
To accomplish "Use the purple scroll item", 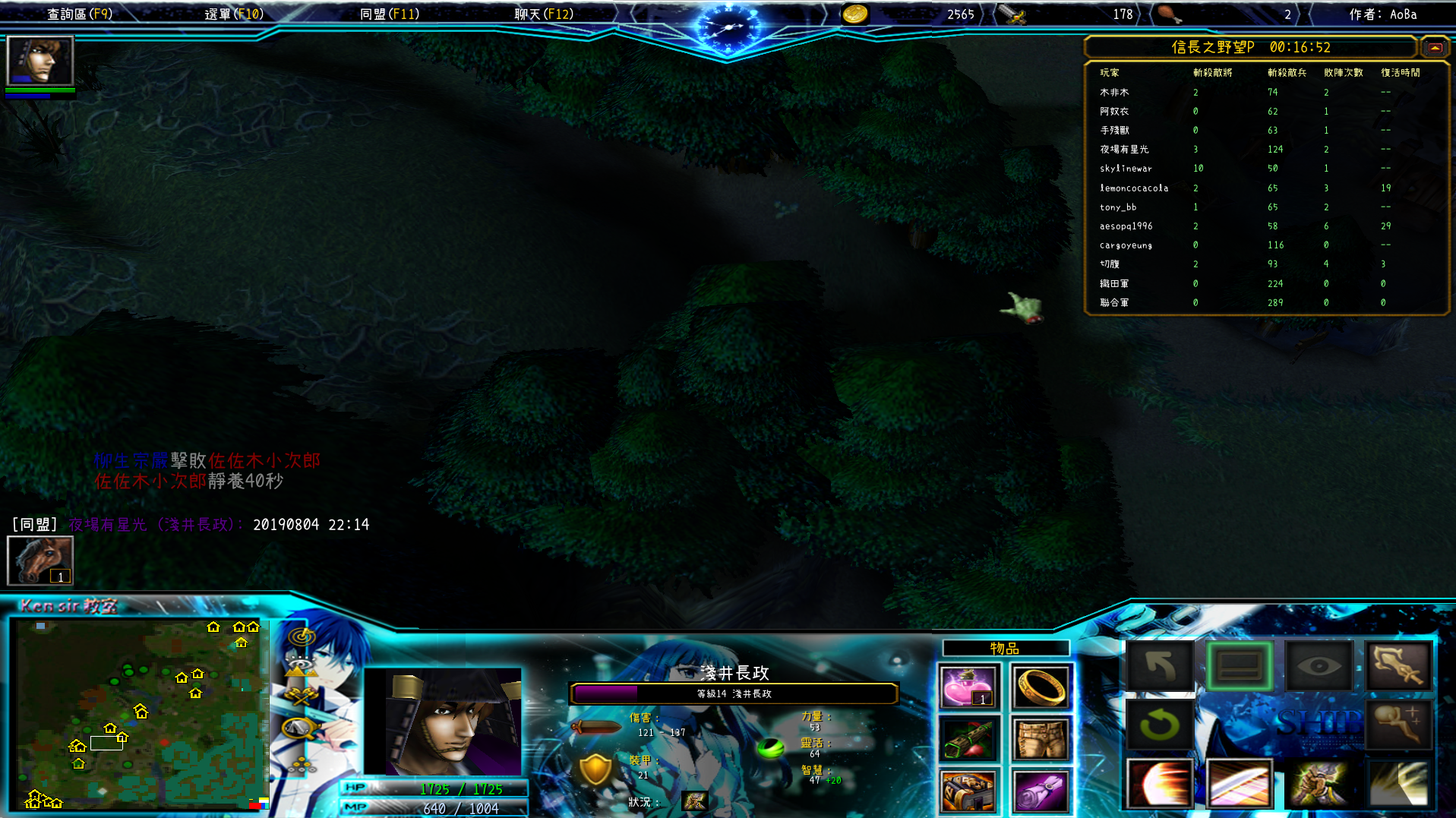I will coord(1041,790).
